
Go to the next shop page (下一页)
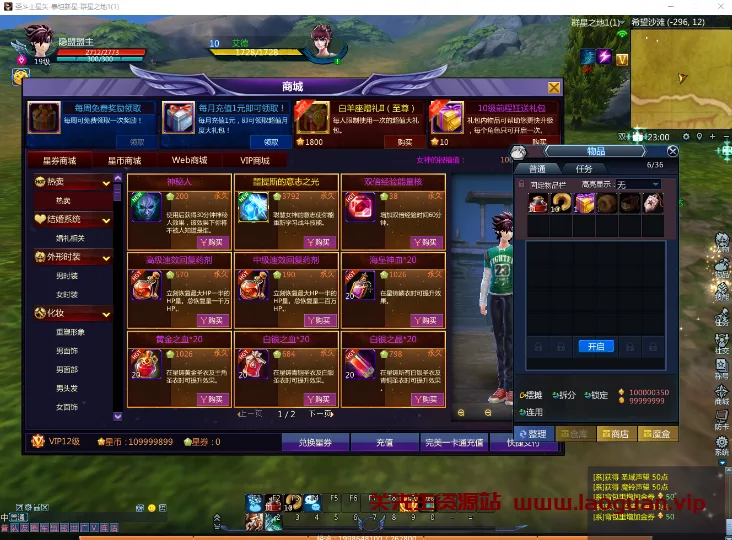tap(320, 414)
